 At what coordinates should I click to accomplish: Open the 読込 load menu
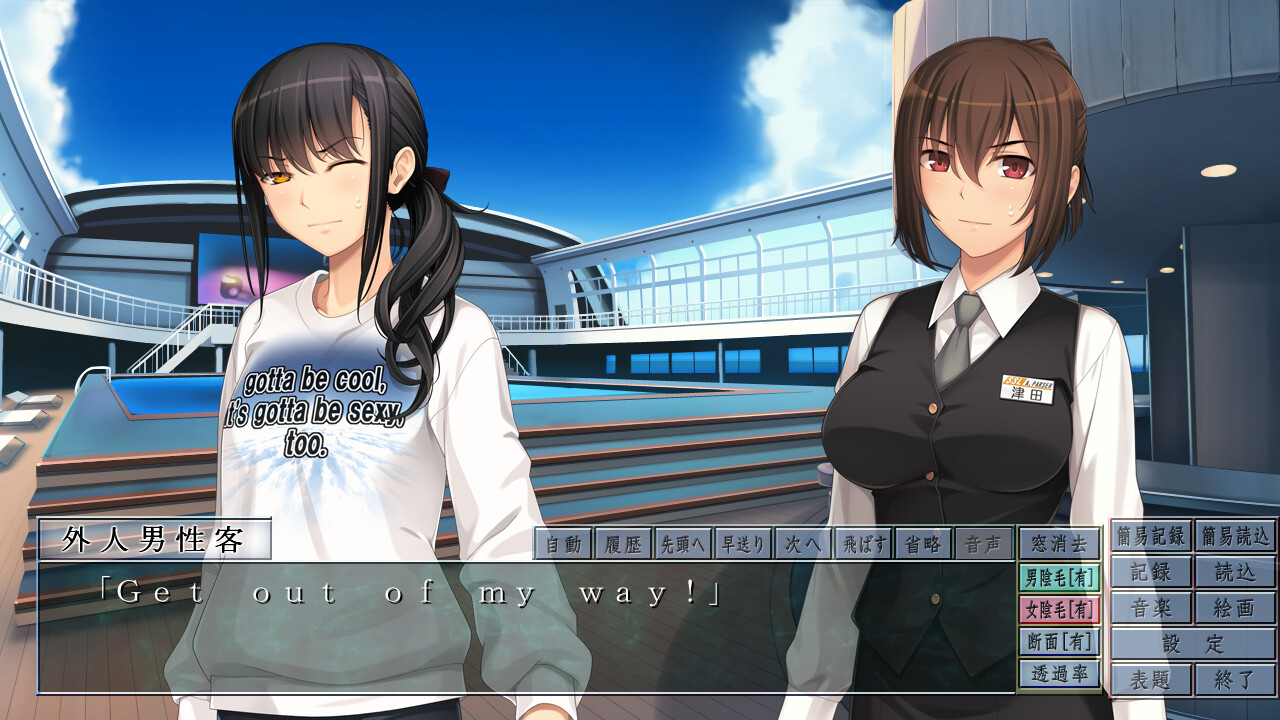(1235, 572)
